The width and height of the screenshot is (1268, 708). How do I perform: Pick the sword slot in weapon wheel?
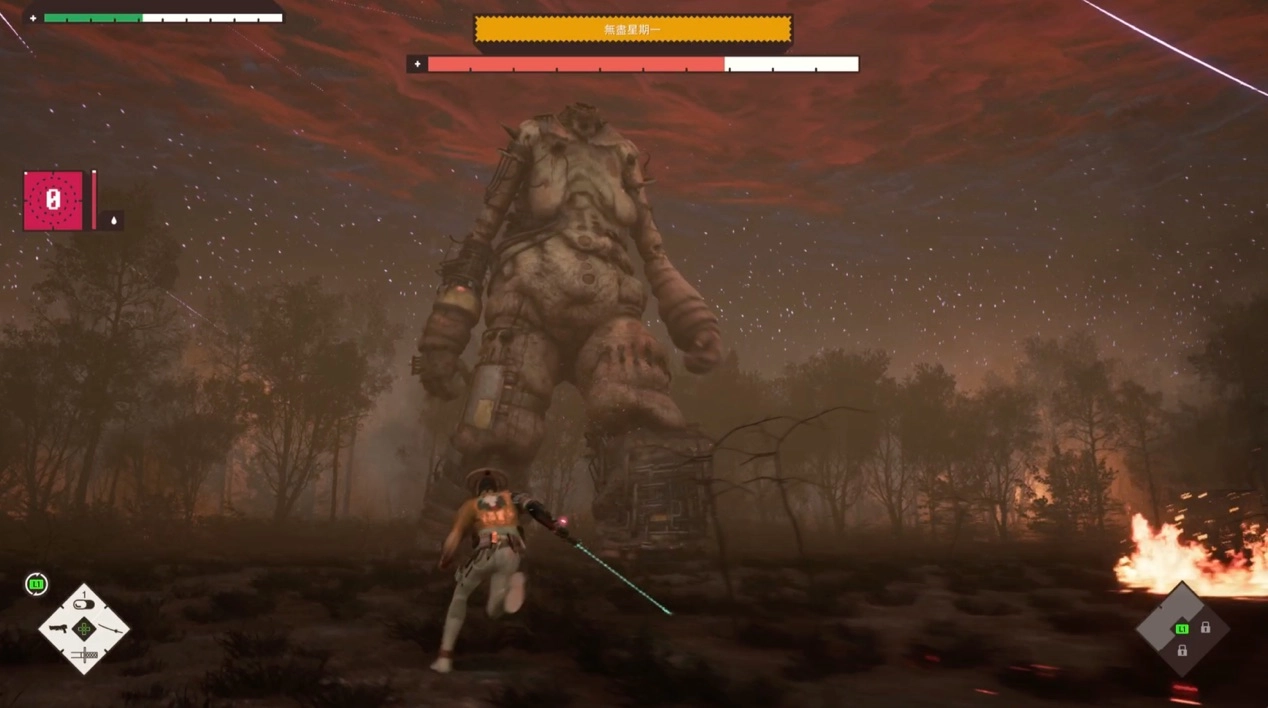pyautogui.click(x=84, y=654)
